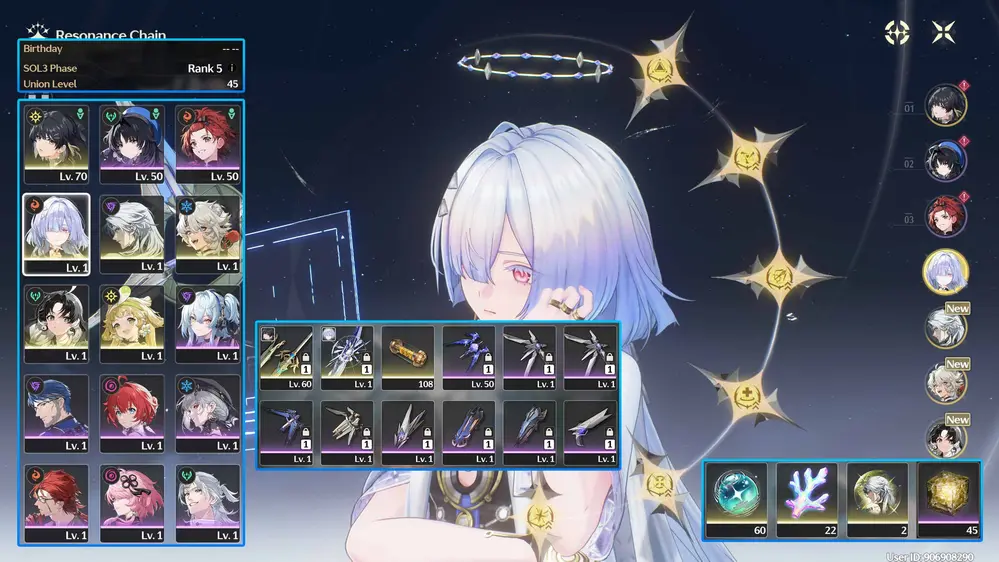Click the info icon next to Rank 5
Viewport: 999px width, 562px height.
coord(232,68)
